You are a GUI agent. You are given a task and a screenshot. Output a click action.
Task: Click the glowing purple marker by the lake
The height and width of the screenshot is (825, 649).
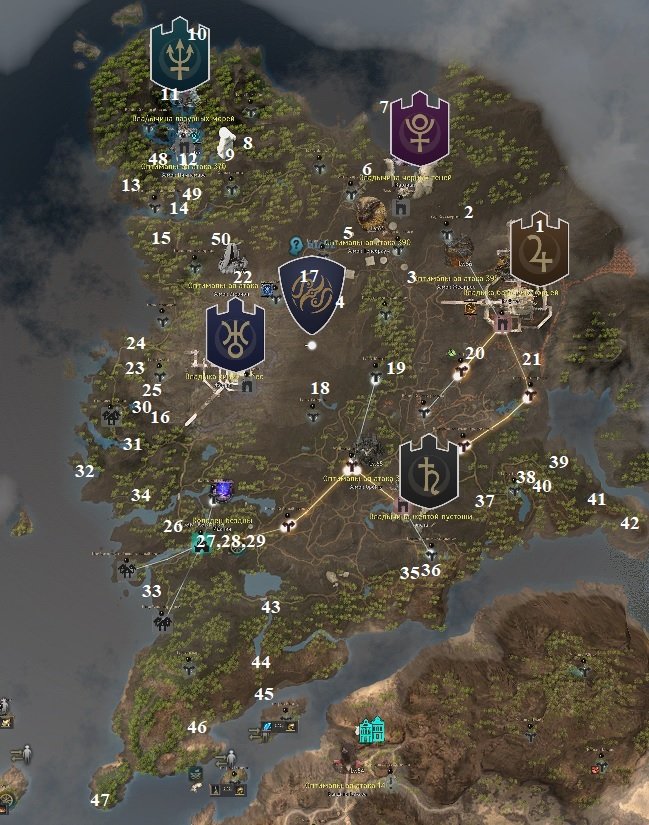click(222, 489)
